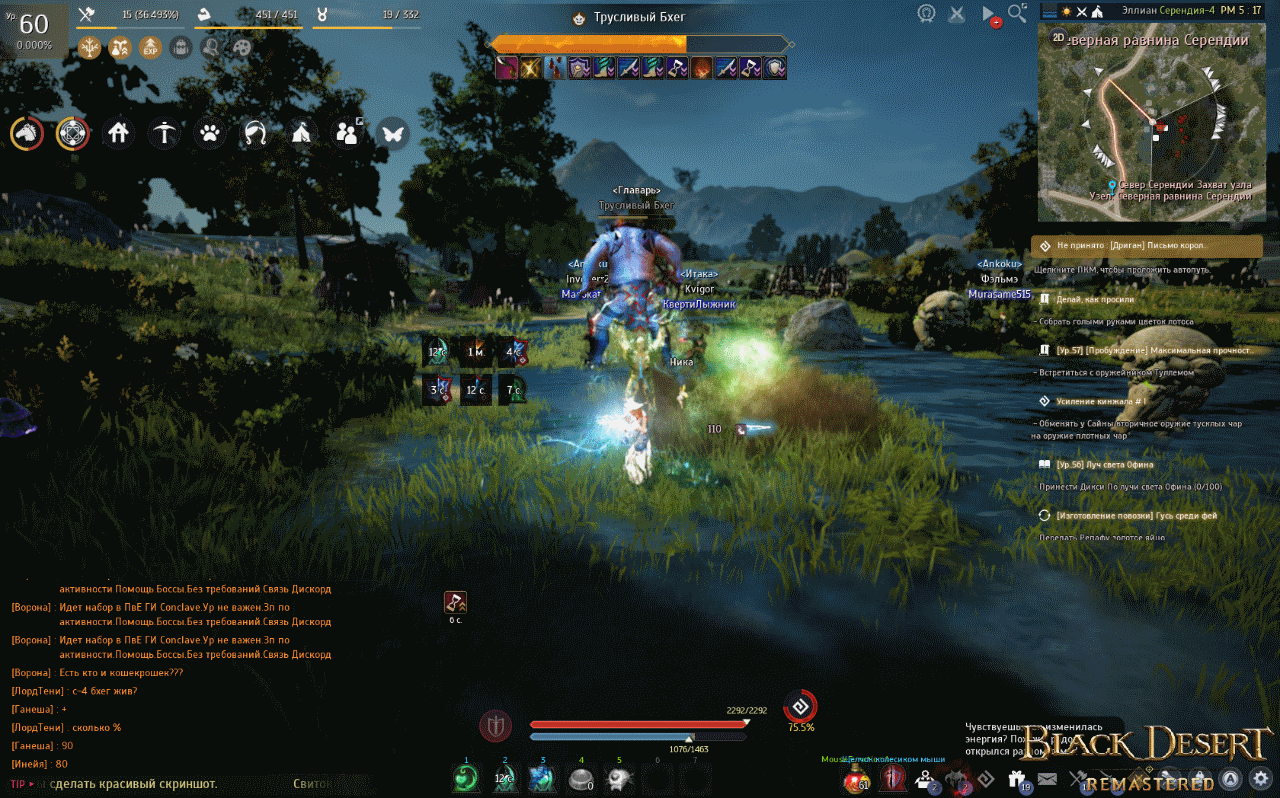The image size is (1280, 798).
Task: Open the horse mount icon
Action: point(27,133)
